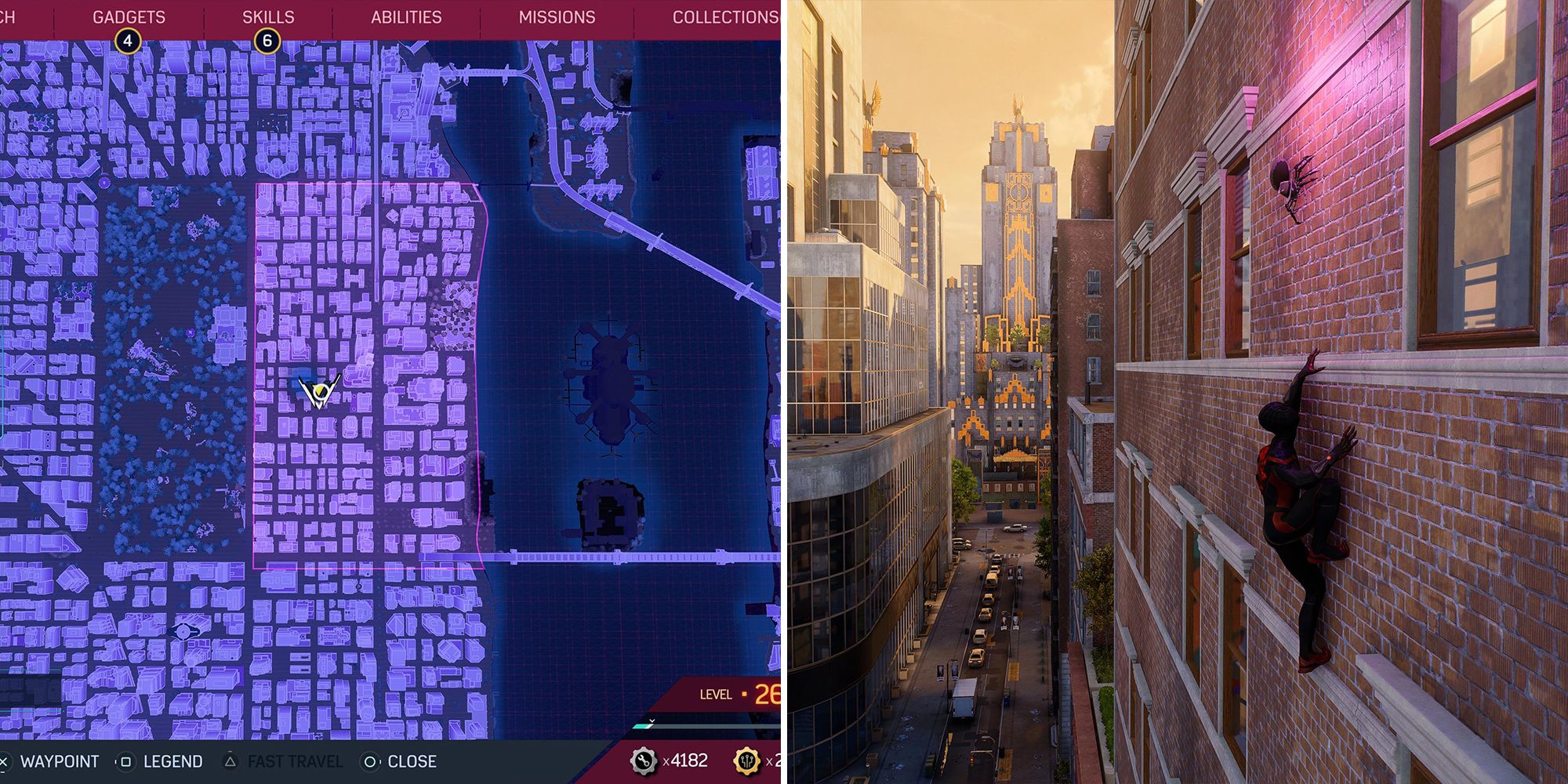Show the map Legend overlay
Image resolution: width=1568 pixels, height=784 pixels.
click(172, 760)
